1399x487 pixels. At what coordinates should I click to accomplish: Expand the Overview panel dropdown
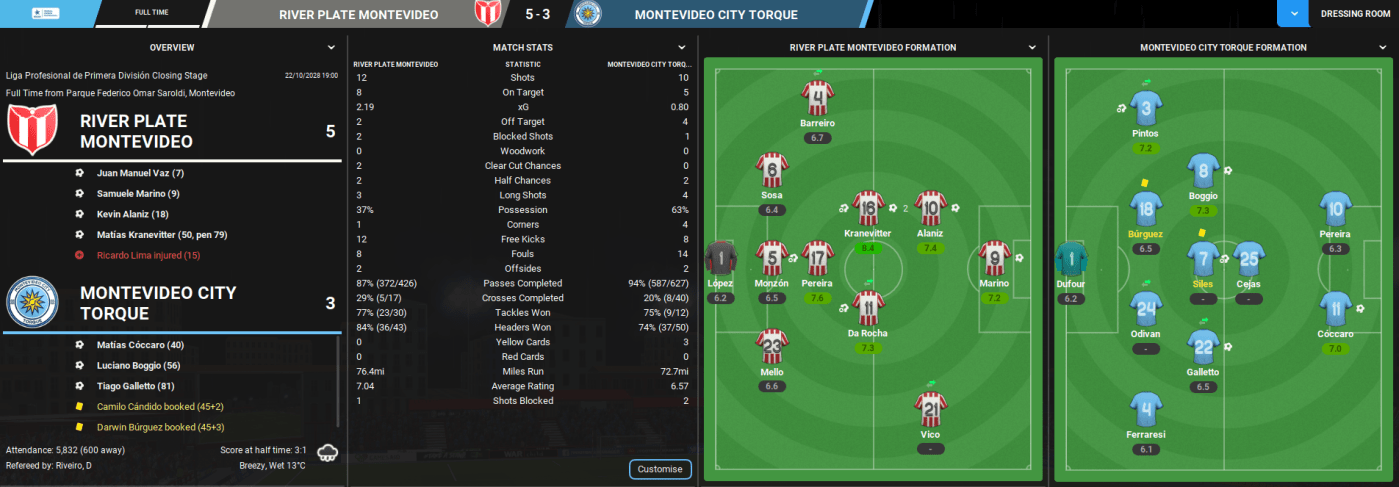click(331, 47)
